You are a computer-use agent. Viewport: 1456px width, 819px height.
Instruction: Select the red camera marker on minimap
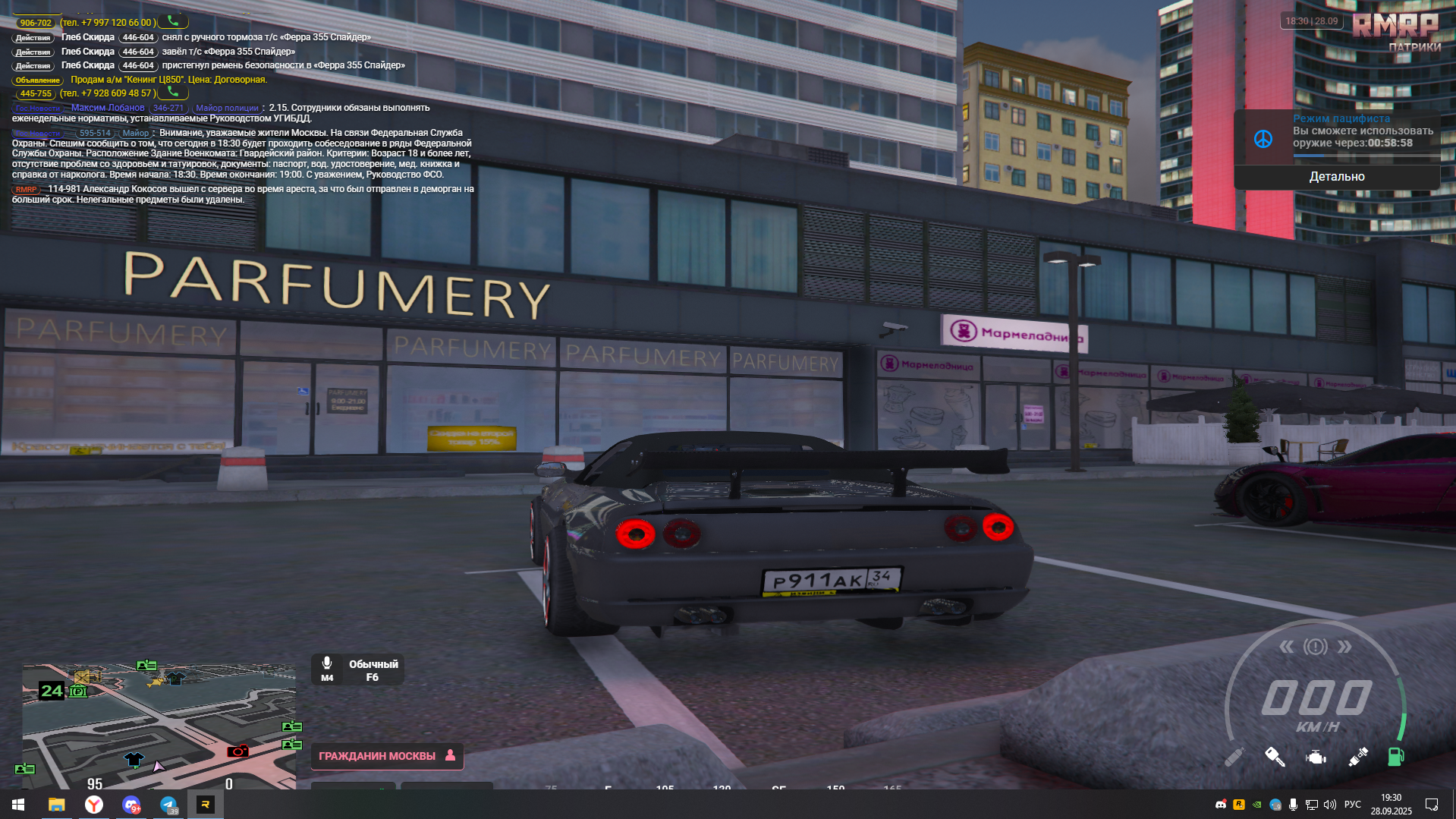tap(237, 751)
